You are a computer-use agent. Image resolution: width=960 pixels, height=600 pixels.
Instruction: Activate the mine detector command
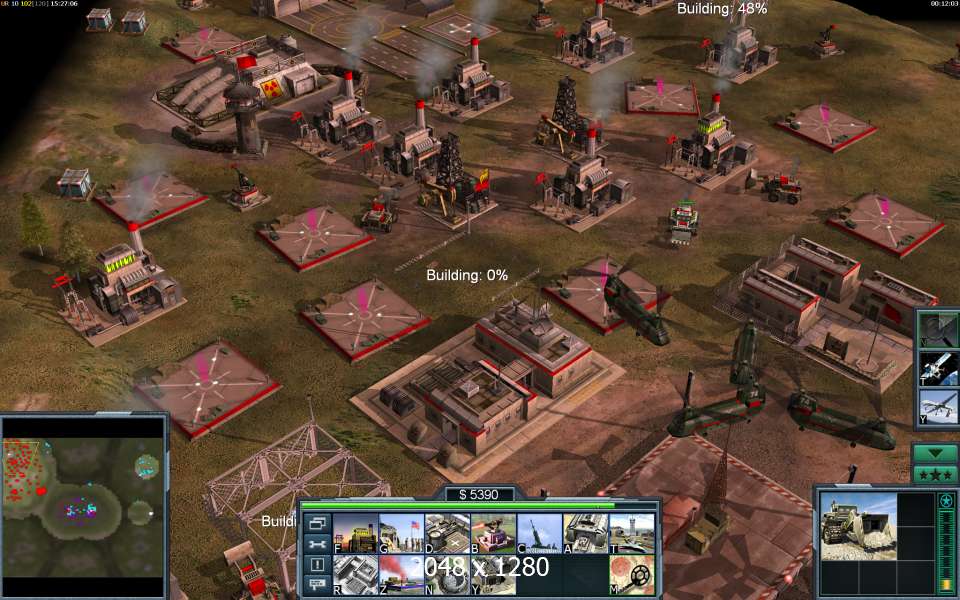click(x=632, y=574)
